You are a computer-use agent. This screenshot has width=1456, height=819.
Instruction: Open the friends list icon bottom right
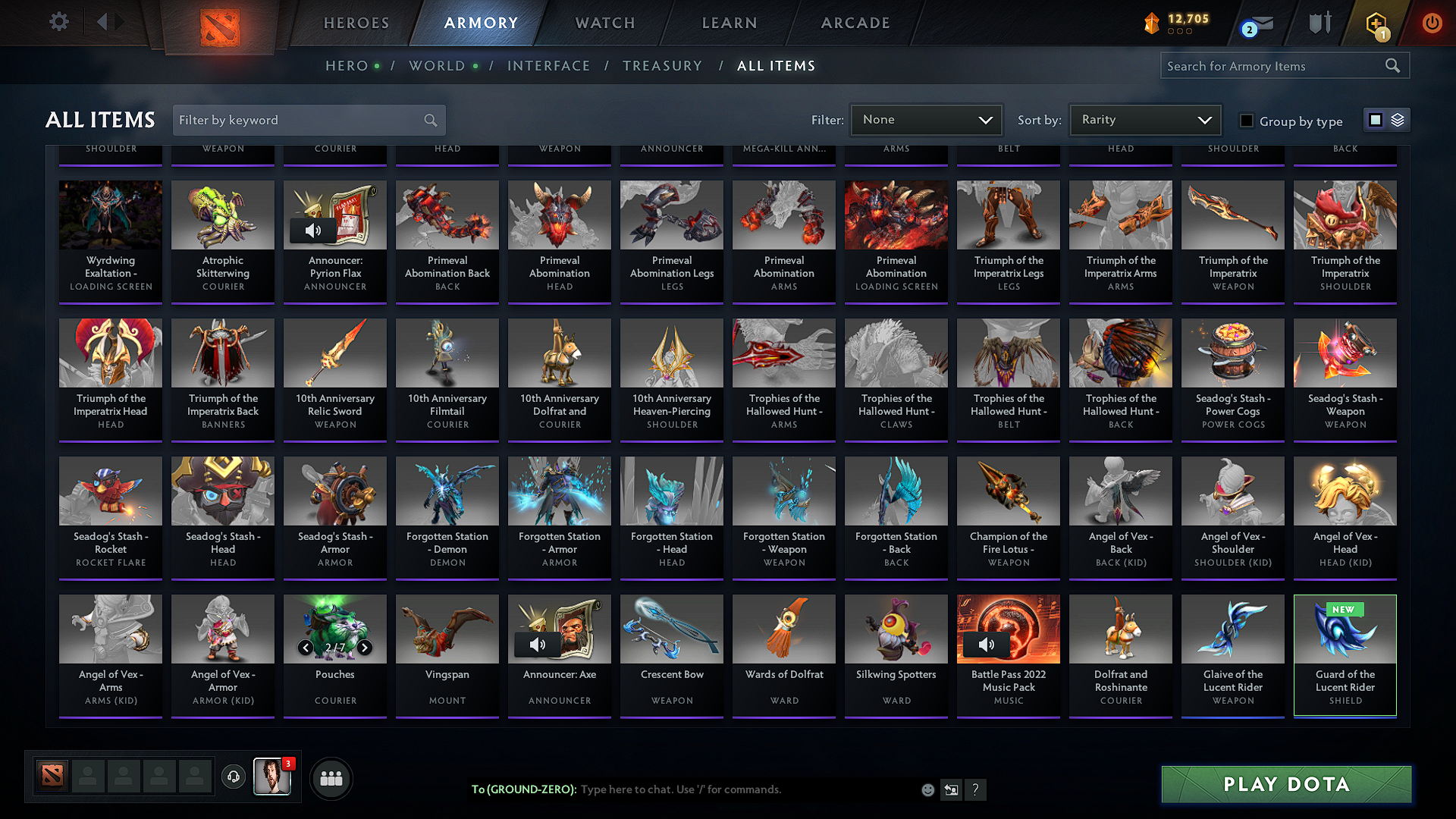point(331,778)
